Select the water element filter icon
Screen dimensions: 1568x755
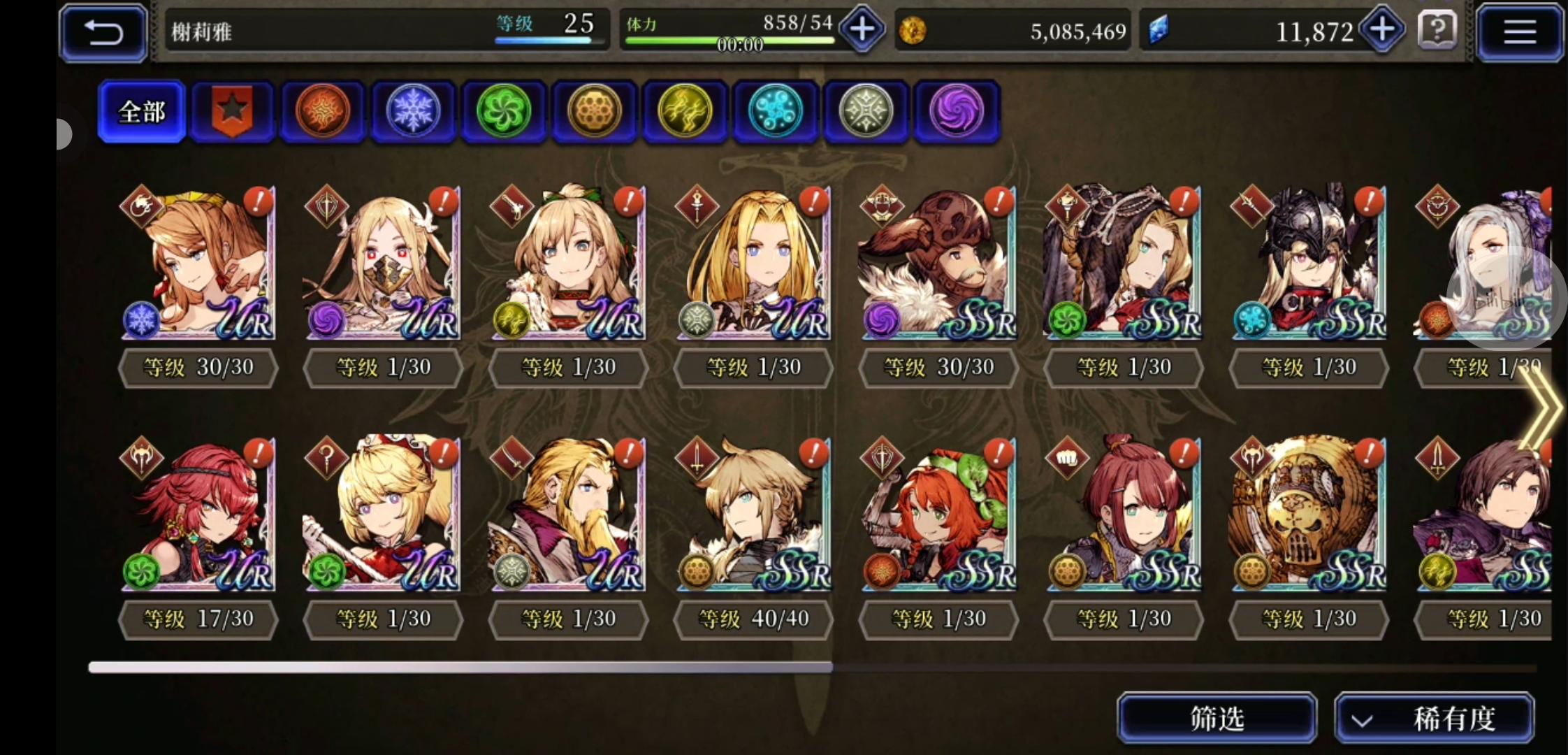[x=776, y=112]
